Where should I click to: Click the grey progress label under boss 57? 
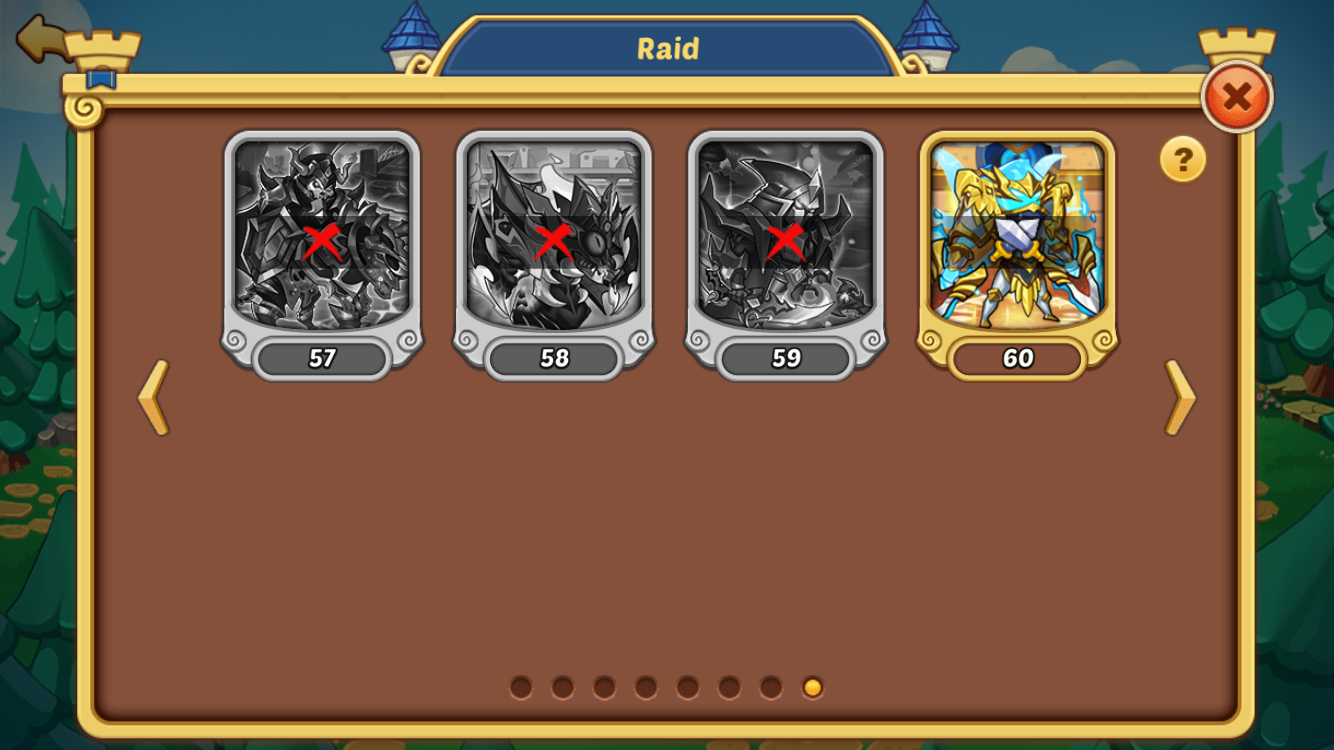[322, 358]
